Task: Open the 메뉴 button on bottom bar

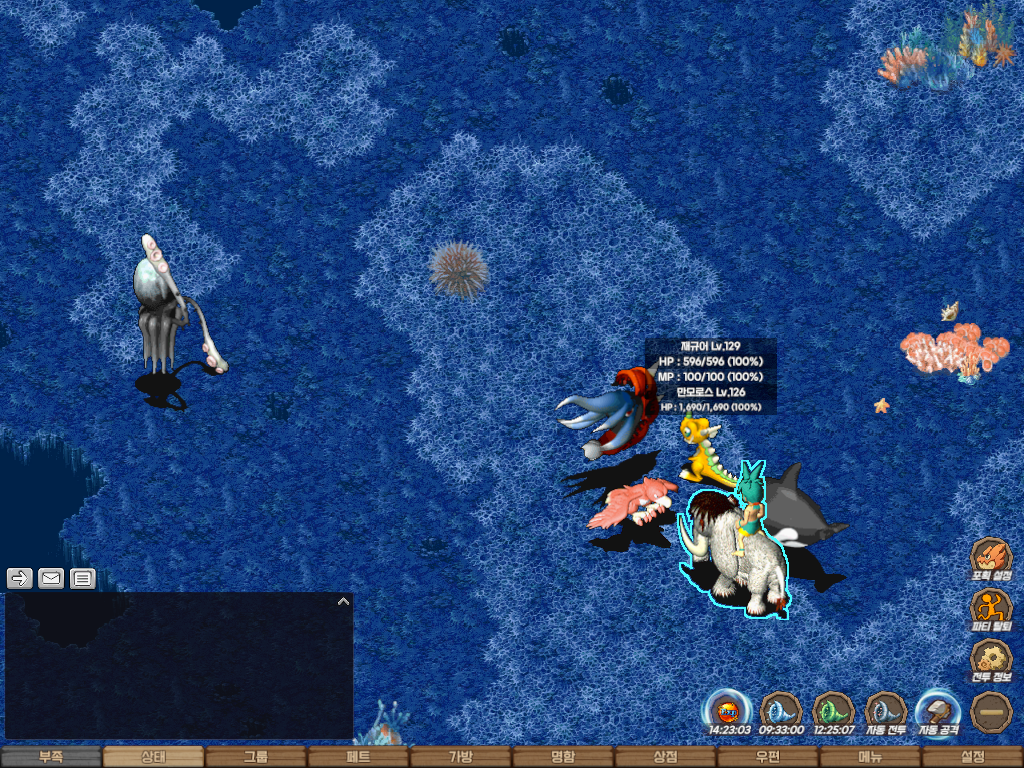Action: 870,757
